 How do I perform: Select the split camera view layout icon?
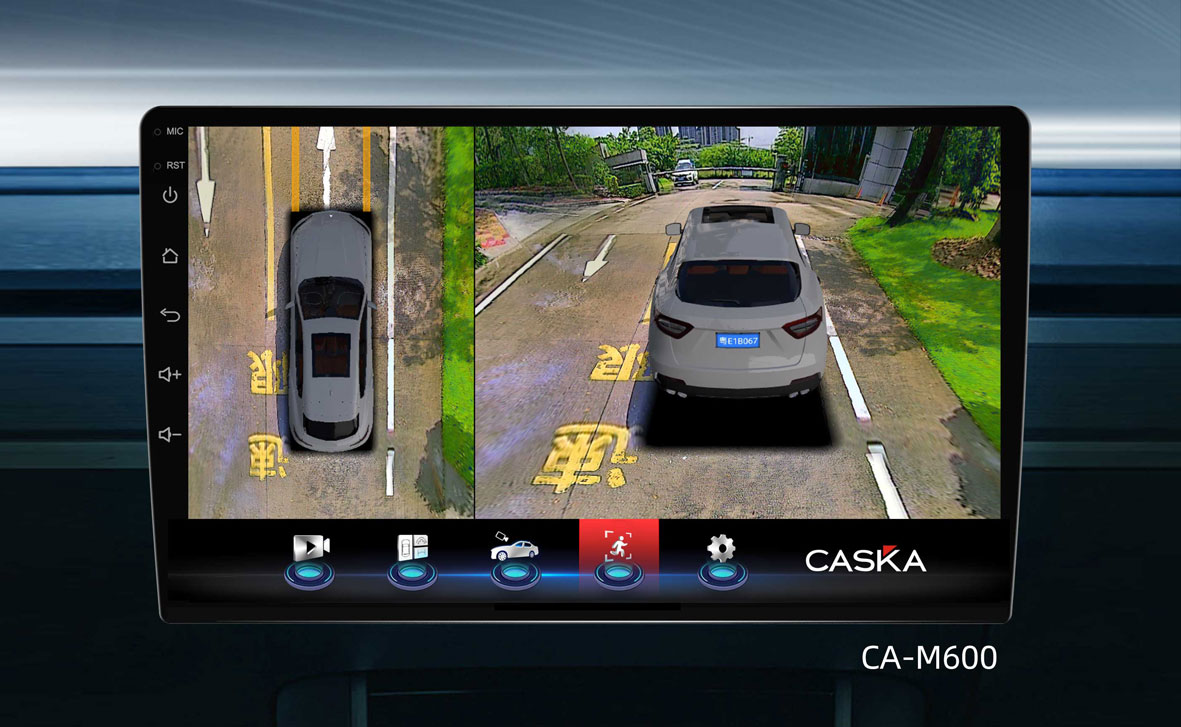[x=413, y=549]
